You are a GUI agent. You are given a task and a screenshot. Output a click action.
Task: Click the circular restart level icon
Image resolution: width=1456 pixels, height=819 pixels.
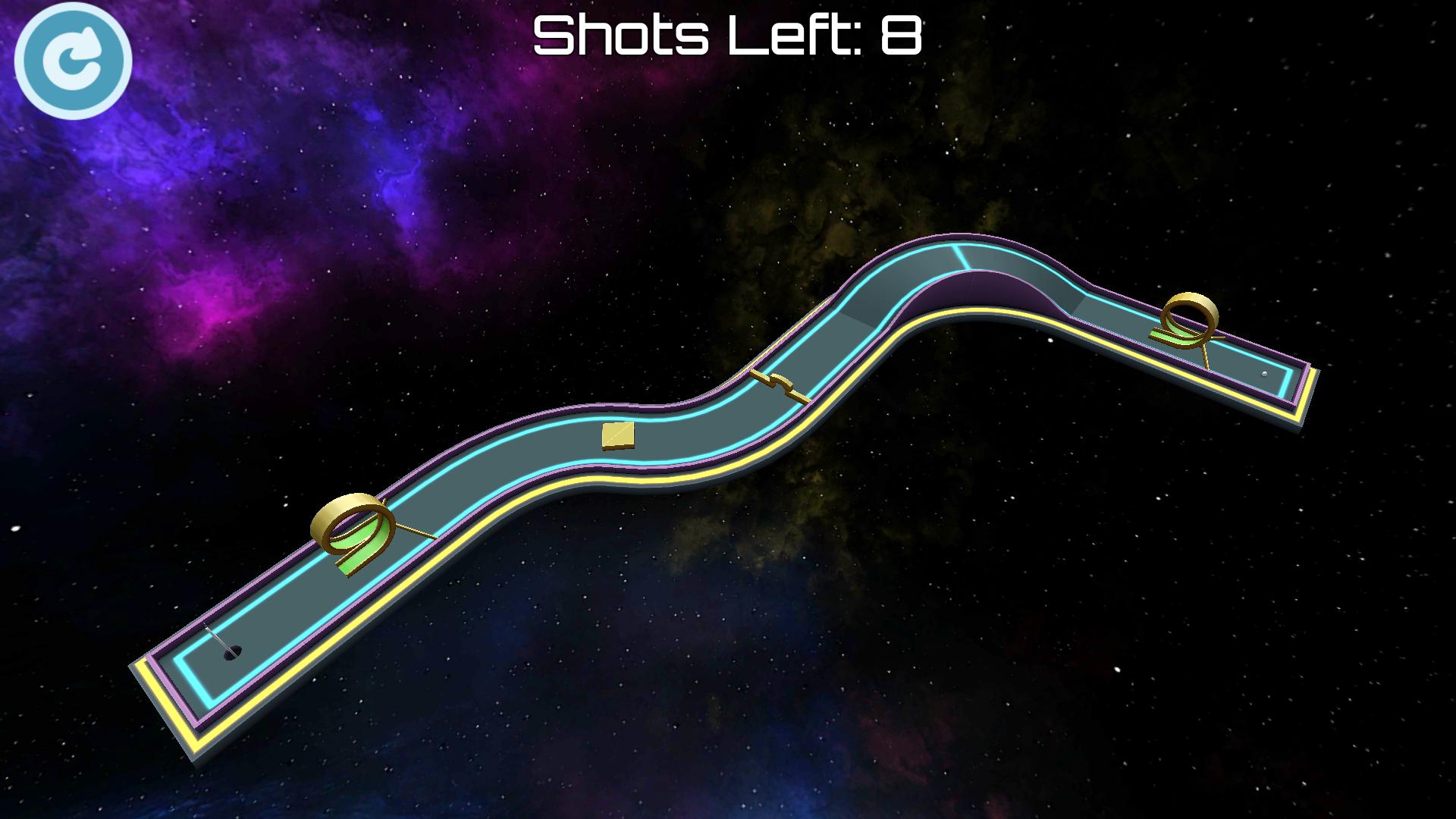[x=74, y=61]
